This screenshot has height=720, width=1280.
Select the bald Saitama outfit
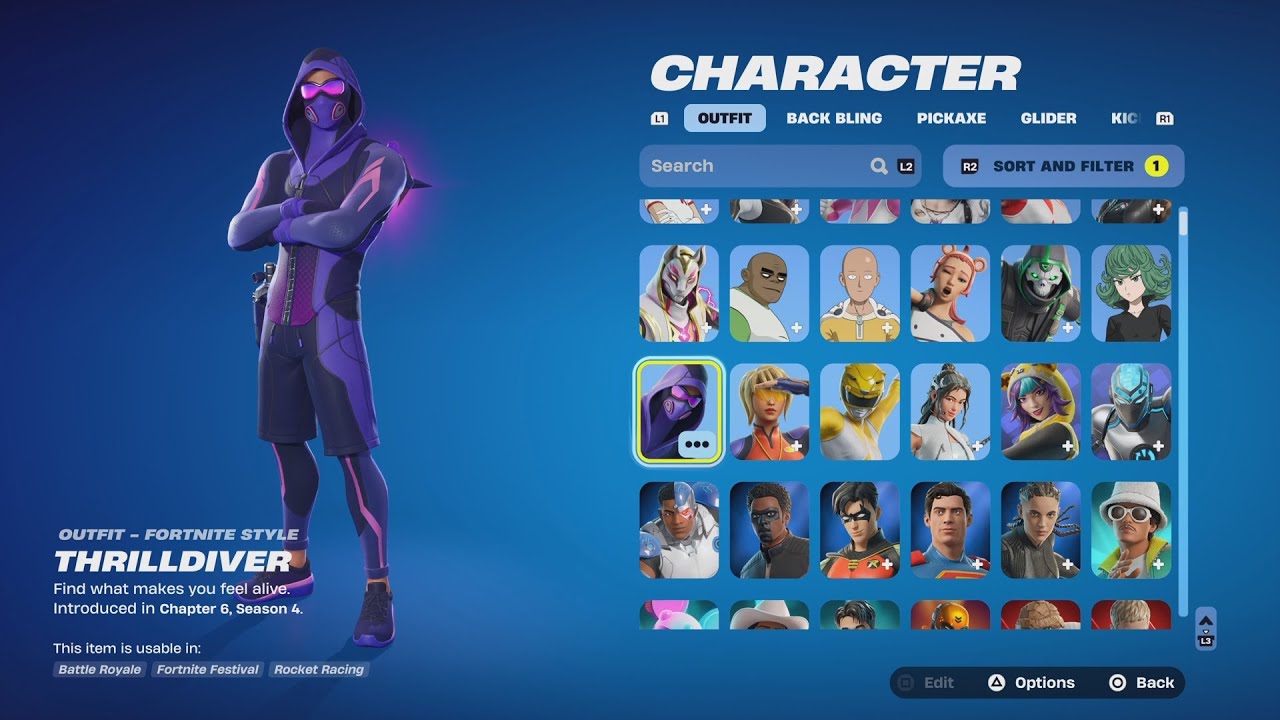coord(860,293)
